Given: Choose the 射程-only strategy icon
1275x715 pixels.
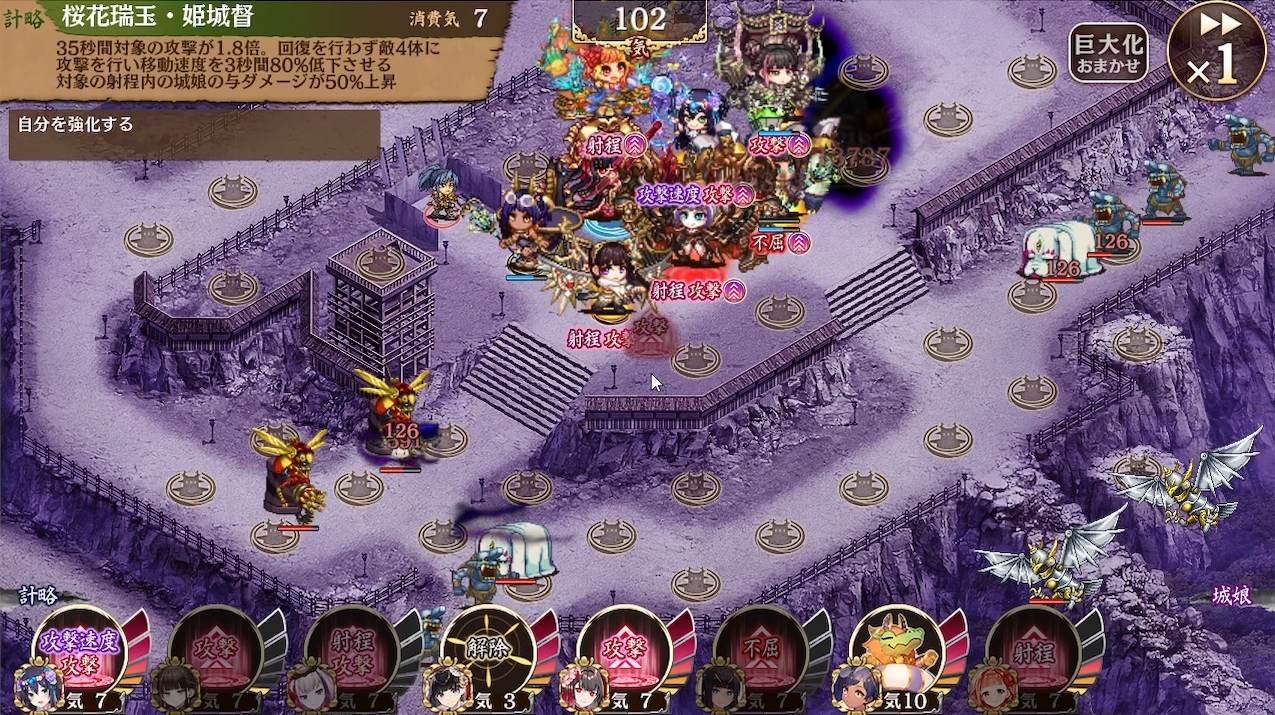Looking at the screenshot, I should 1031,652.
